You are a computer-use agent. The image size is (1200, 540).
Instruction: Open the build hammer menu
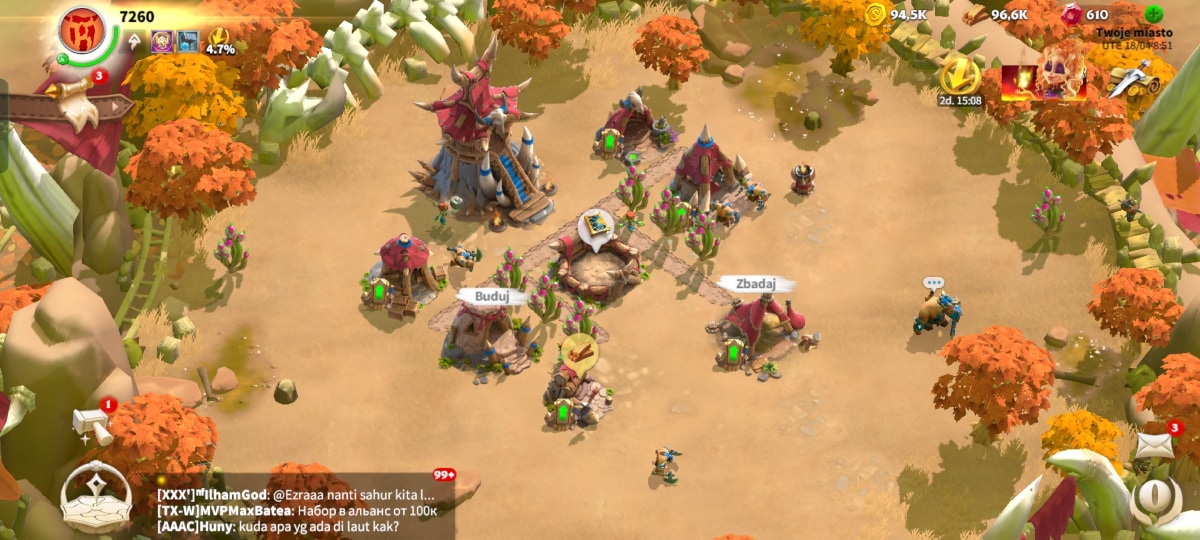(x=93, y=424)
